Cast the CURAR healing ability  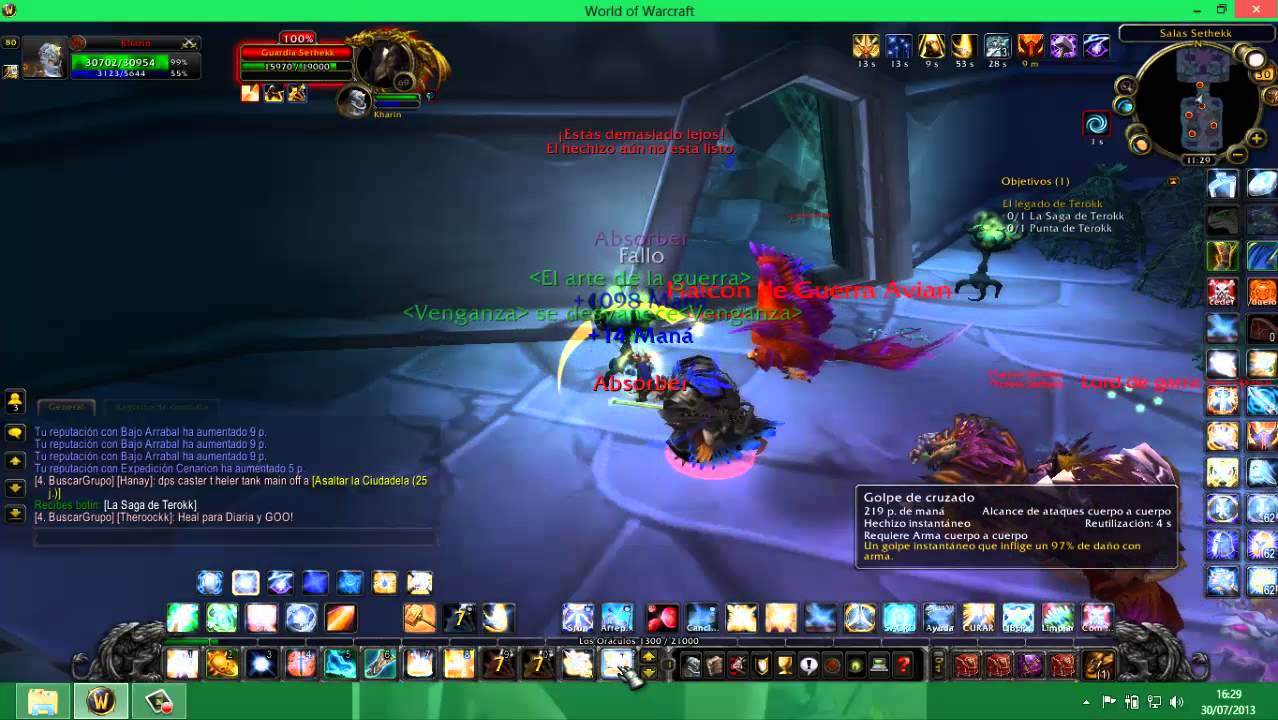(978, 618)
